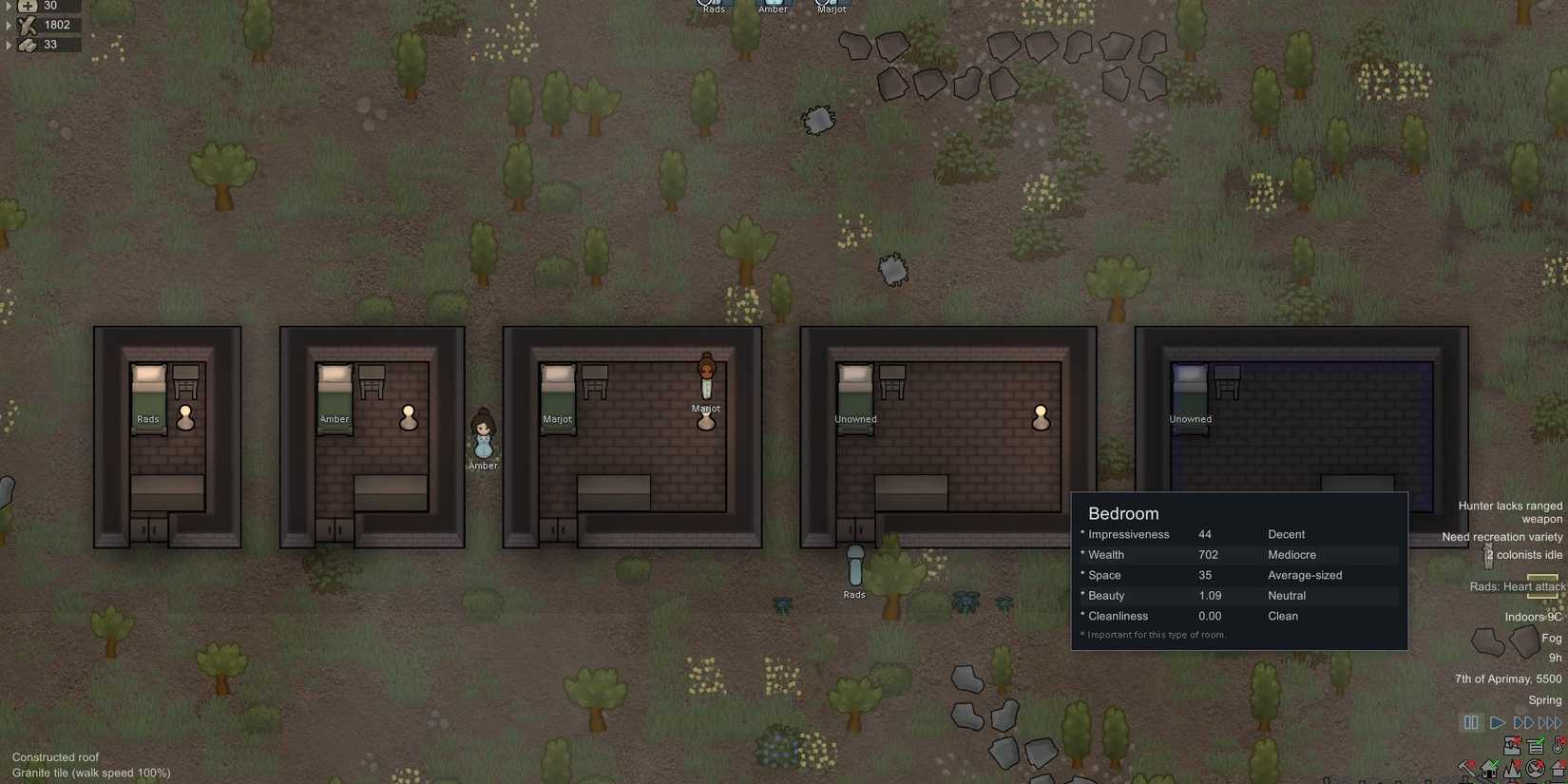
Task: Click the medicine resource icon showing 30
Action: point(27,6)
